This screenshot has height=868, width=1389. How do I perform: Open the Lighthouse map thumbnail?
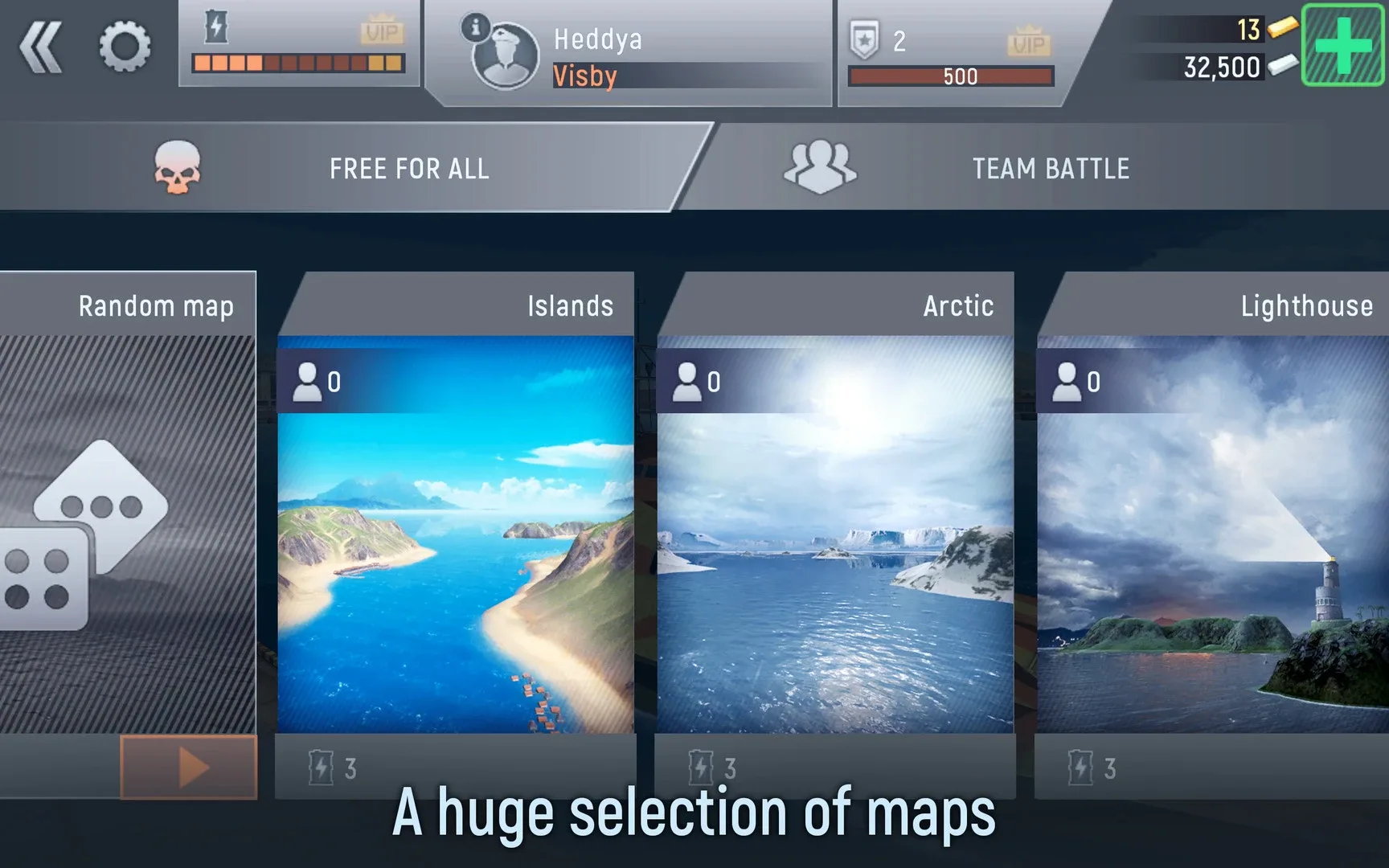click(1212, 563)
